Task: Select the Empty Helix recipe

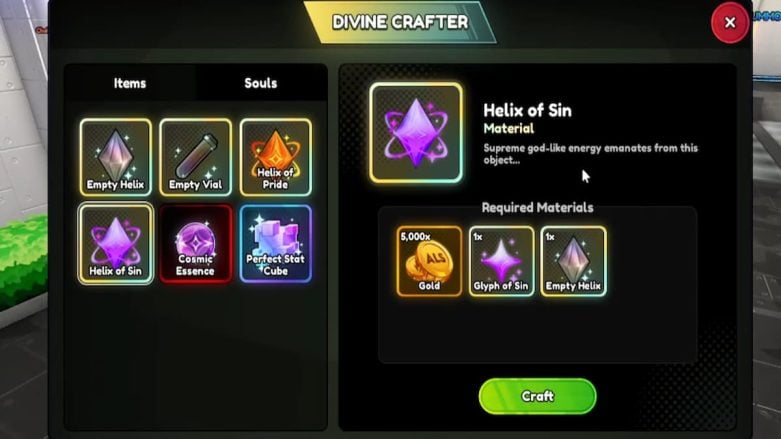Action: [x=116, y=157]
